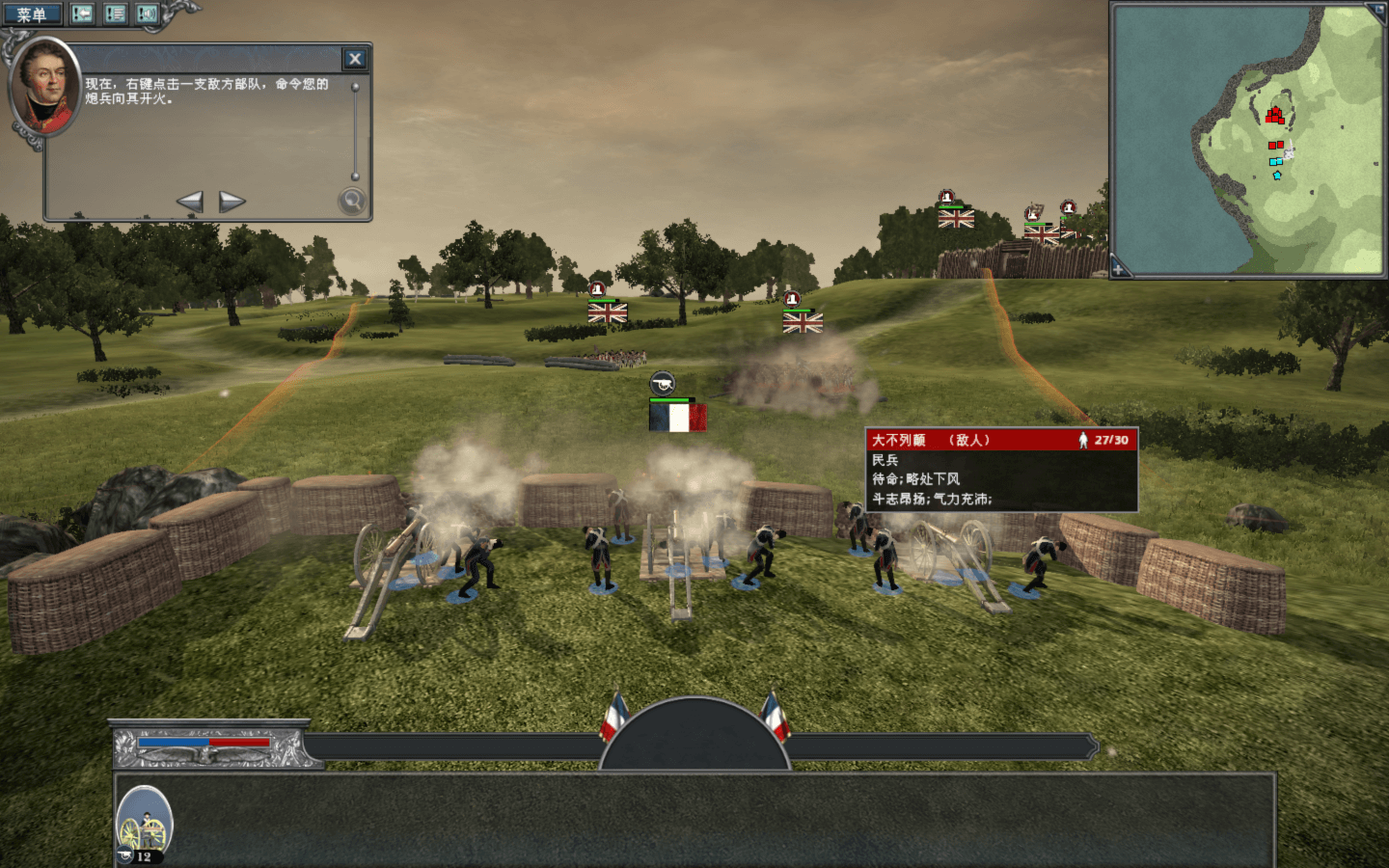Select the French artillery unit flag
Image resolution: width=1389 pixels, height=868 pixels.
point(677,418)
